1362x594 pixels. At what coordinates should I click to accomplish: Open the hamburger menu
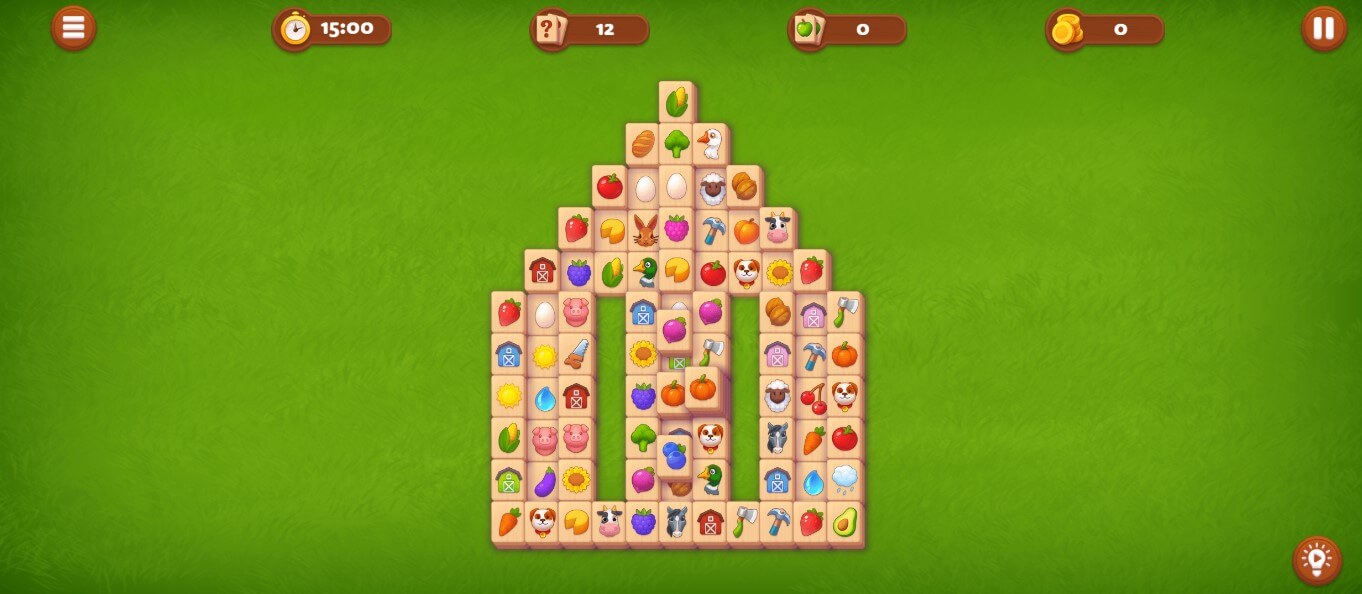pos(74,28)
